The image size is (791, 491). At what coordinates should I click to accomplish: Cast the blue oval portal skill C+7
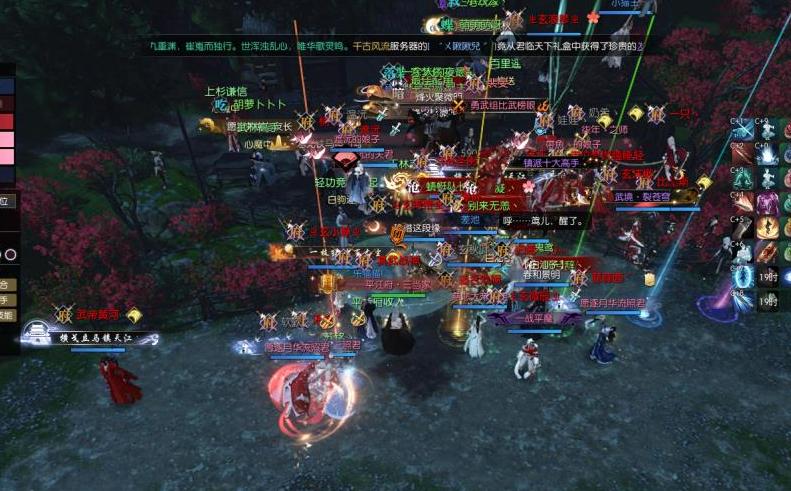(741, 276)
